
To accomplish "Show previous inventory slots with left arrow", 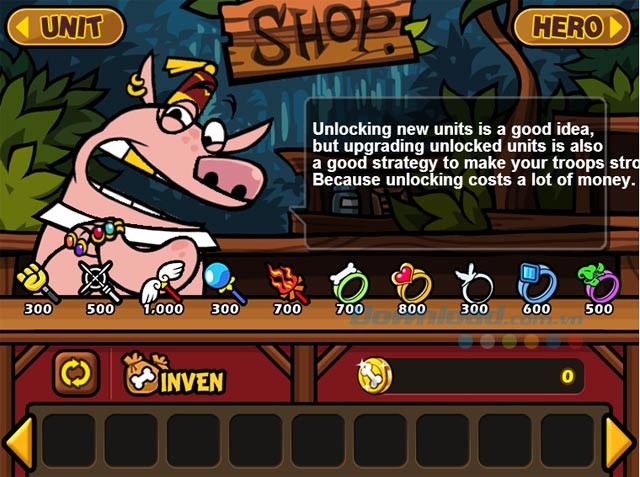I will click(x=18, y=441).
